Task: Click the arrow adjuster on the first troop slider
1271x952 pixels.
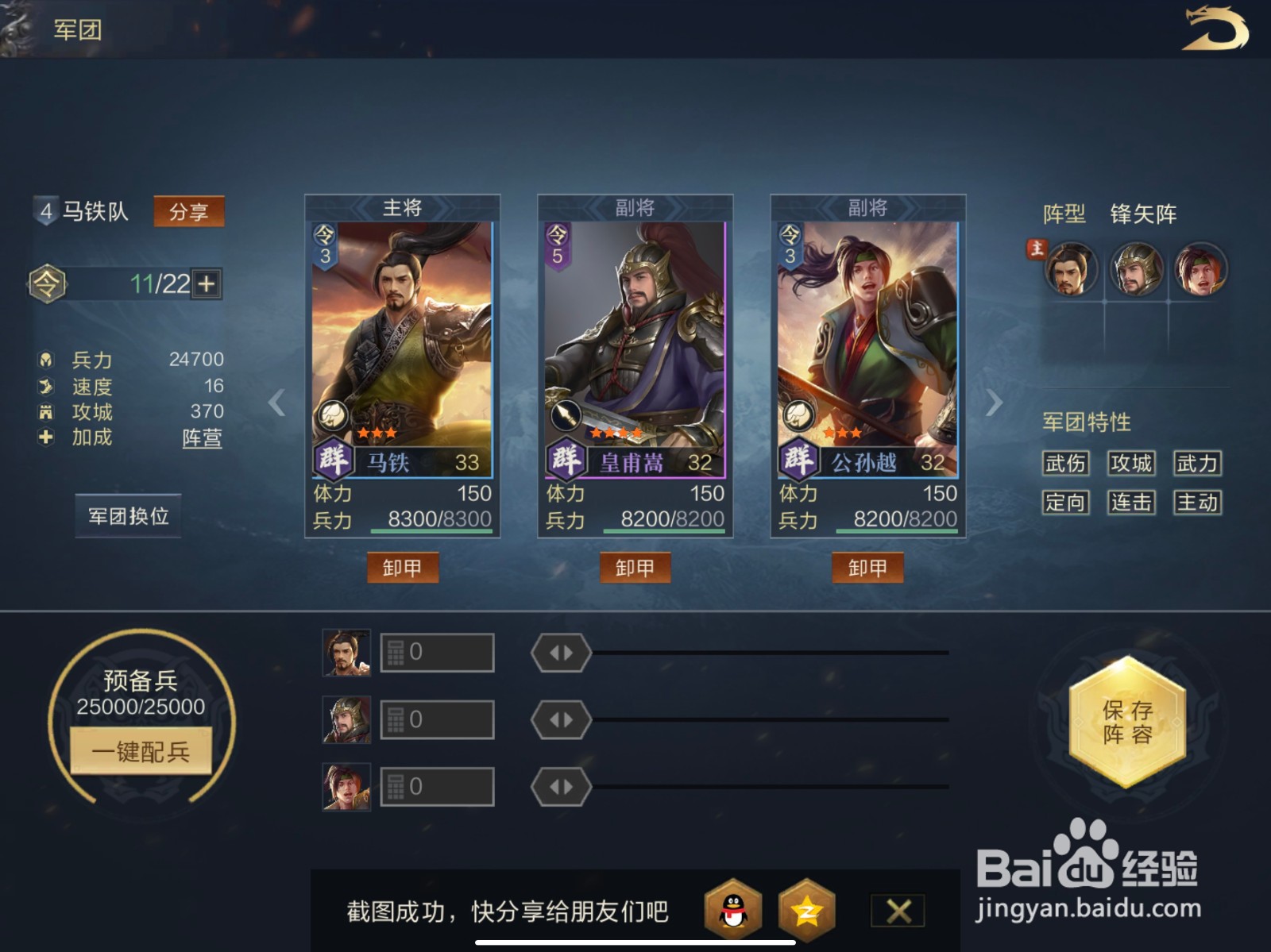Action: pyautogui.click(x=559, y=651)
